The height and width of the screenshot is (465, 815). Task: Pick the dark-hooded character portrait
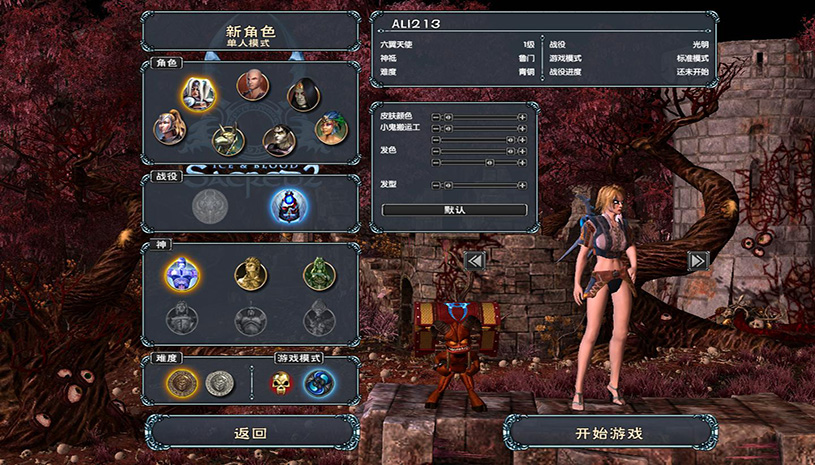pos(303,95)
